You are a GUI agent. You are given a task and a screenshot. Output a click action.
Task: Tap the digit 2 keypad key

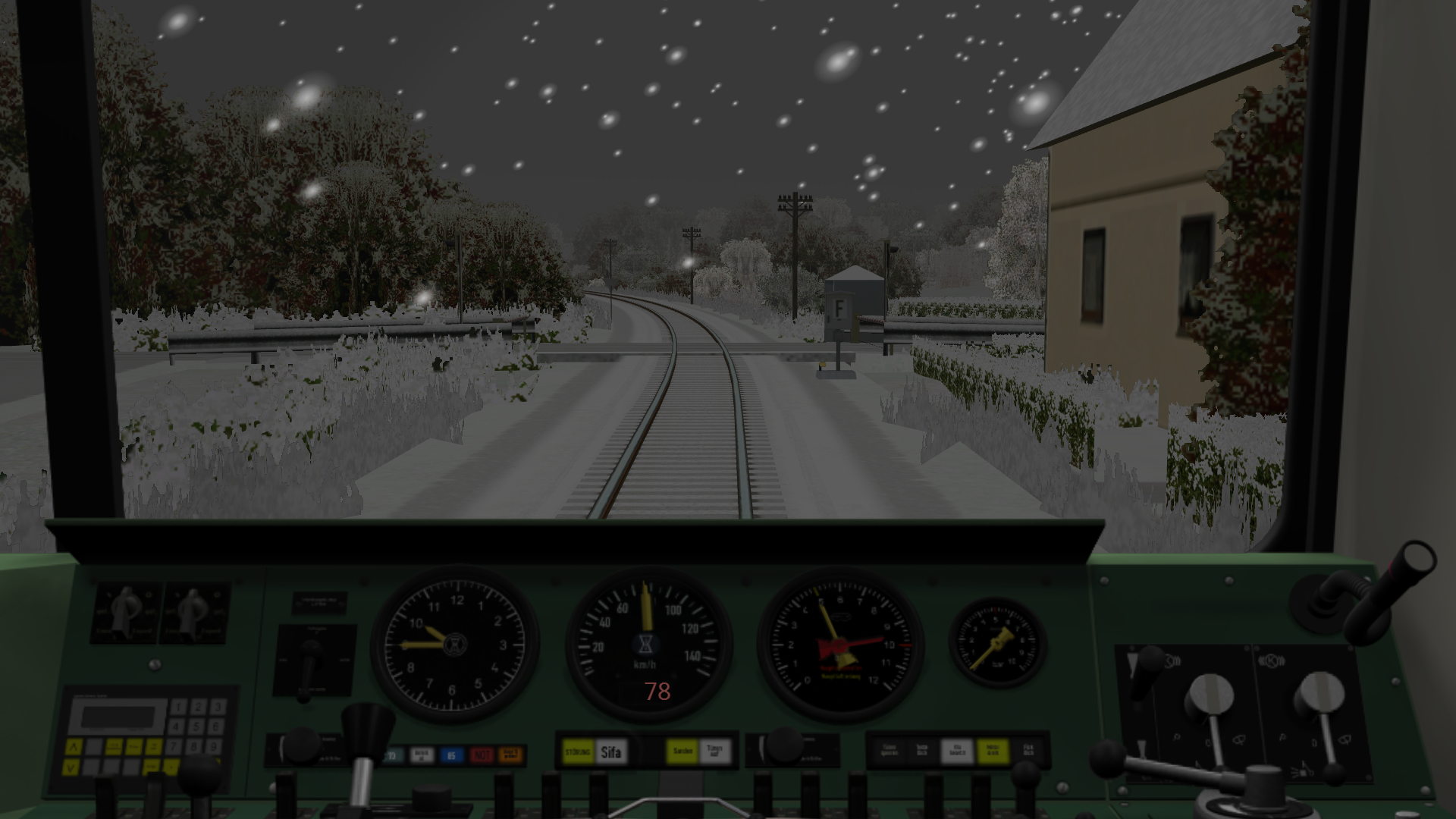coord(198,708)
